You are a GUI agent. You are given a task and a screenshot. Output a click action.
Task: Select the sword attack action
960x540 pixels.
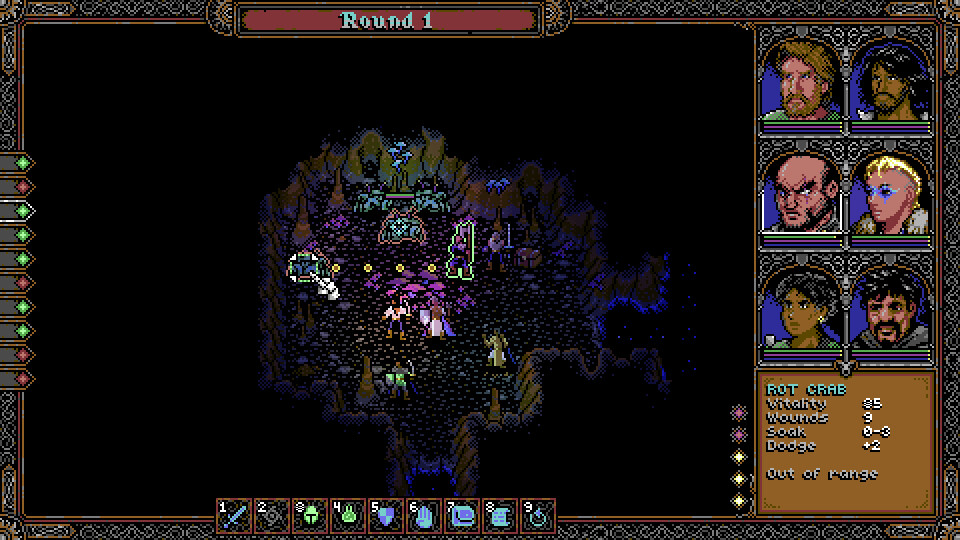(x=236, y=516)
